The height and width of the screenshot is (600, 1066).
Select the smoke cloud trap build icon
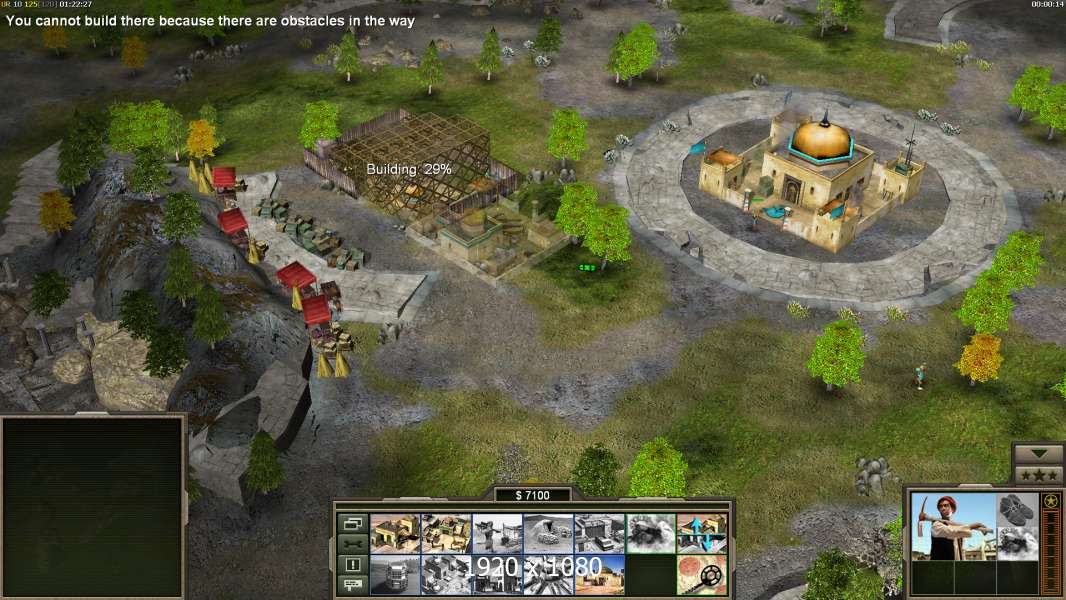tap(650, 534)
